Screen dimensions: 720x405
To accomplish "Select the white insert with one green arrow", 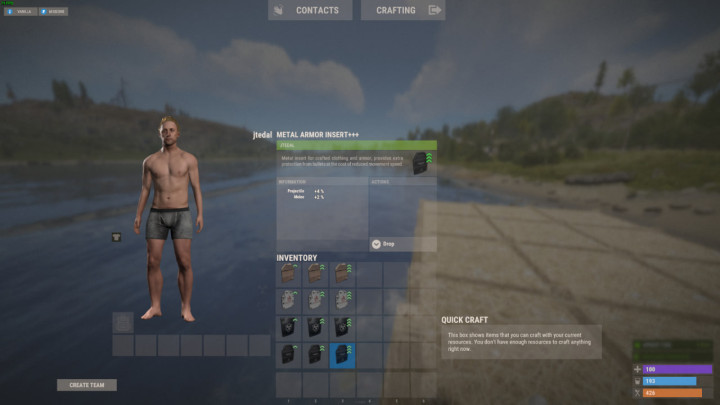I will pos(289,300).
